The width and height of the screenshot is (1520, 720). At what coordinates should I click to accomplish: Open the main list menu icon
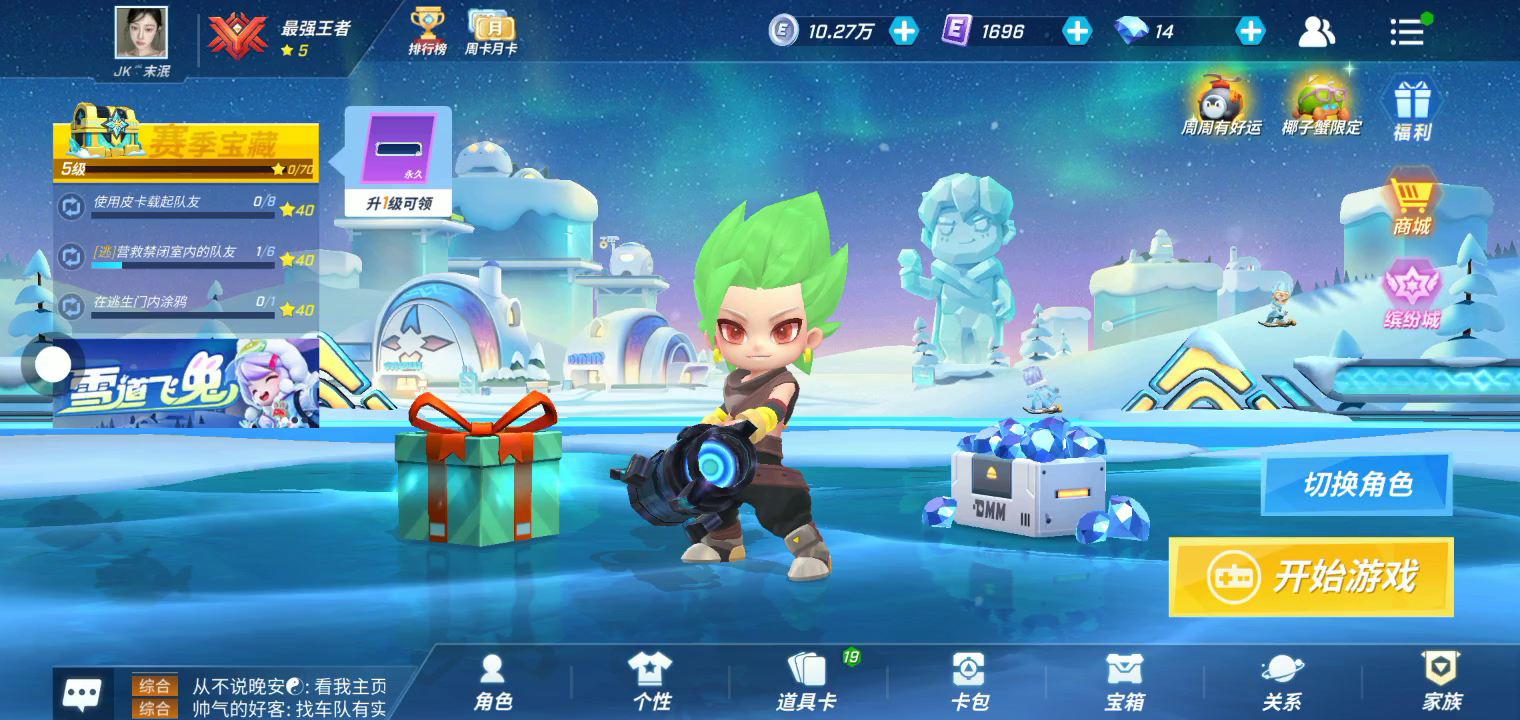click(x=1407, y=32)
